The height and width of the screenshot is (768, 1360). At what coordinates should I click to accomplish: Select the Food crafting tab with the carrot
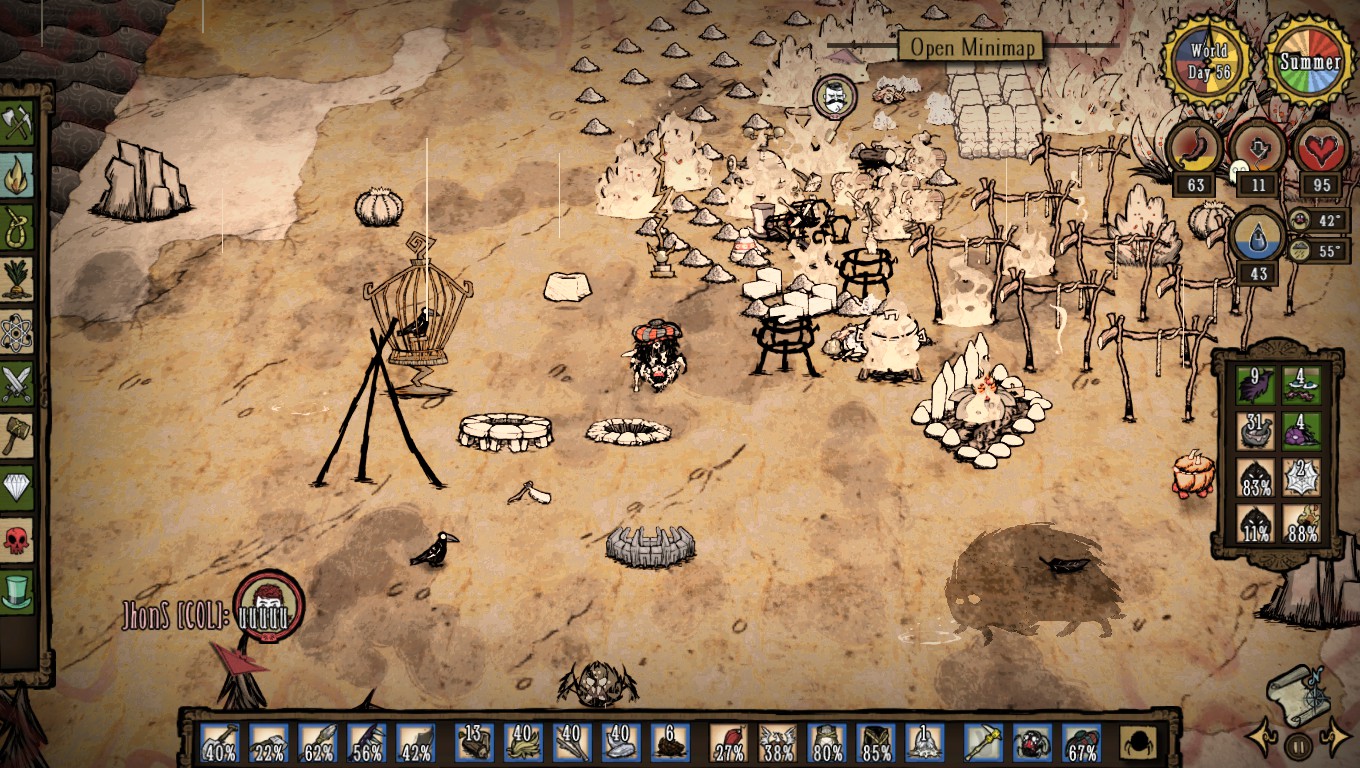coord(17,279)
